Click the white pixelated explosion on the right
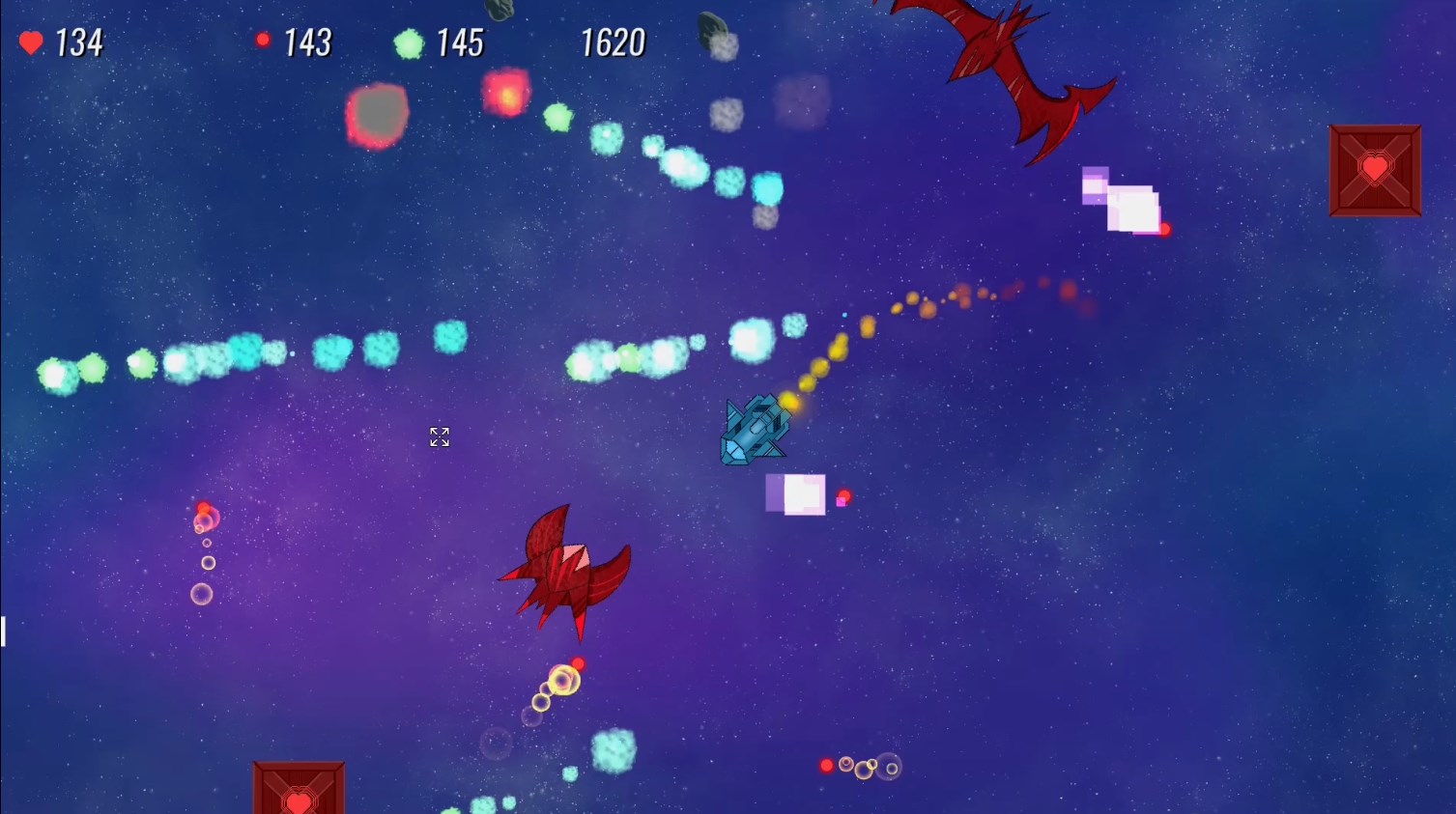 (x=1133, y=205)
